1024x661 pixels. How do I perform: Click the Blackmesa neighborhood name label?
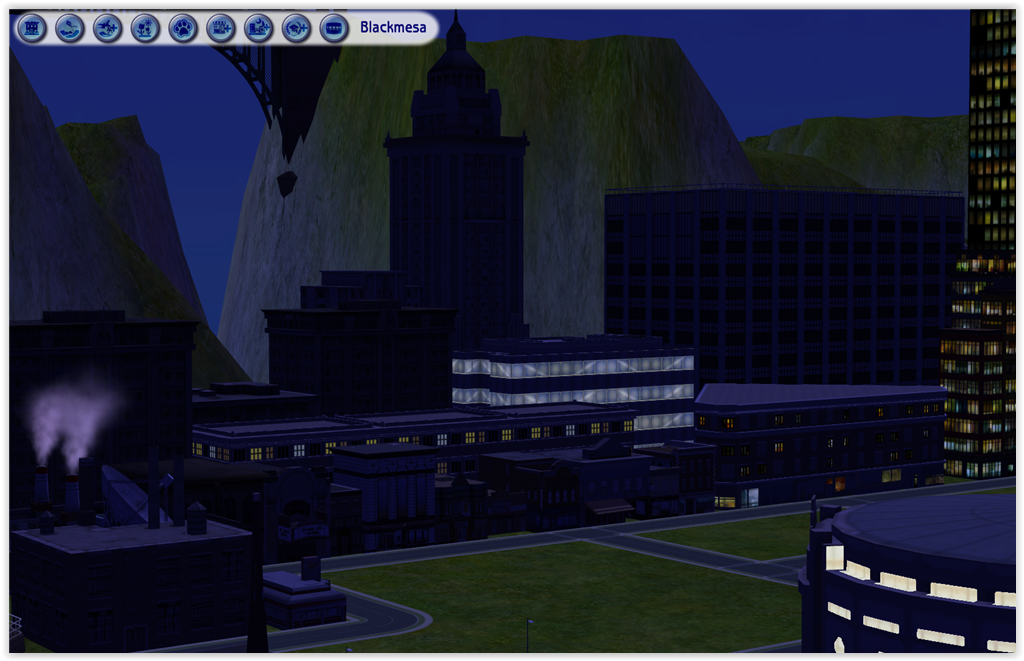point(393,28)
